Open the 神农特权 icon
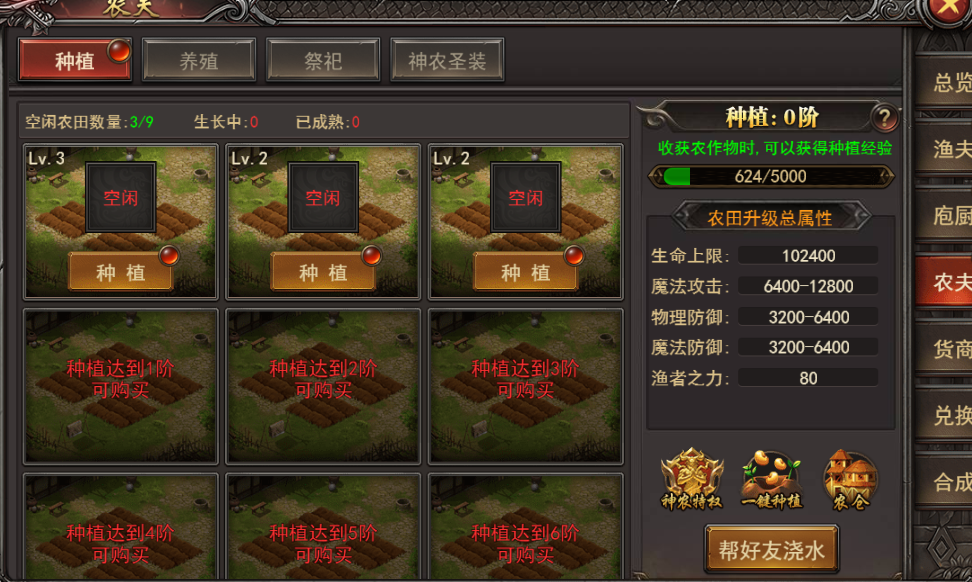The width and height of the screenshot is (972, 582). 691,479
